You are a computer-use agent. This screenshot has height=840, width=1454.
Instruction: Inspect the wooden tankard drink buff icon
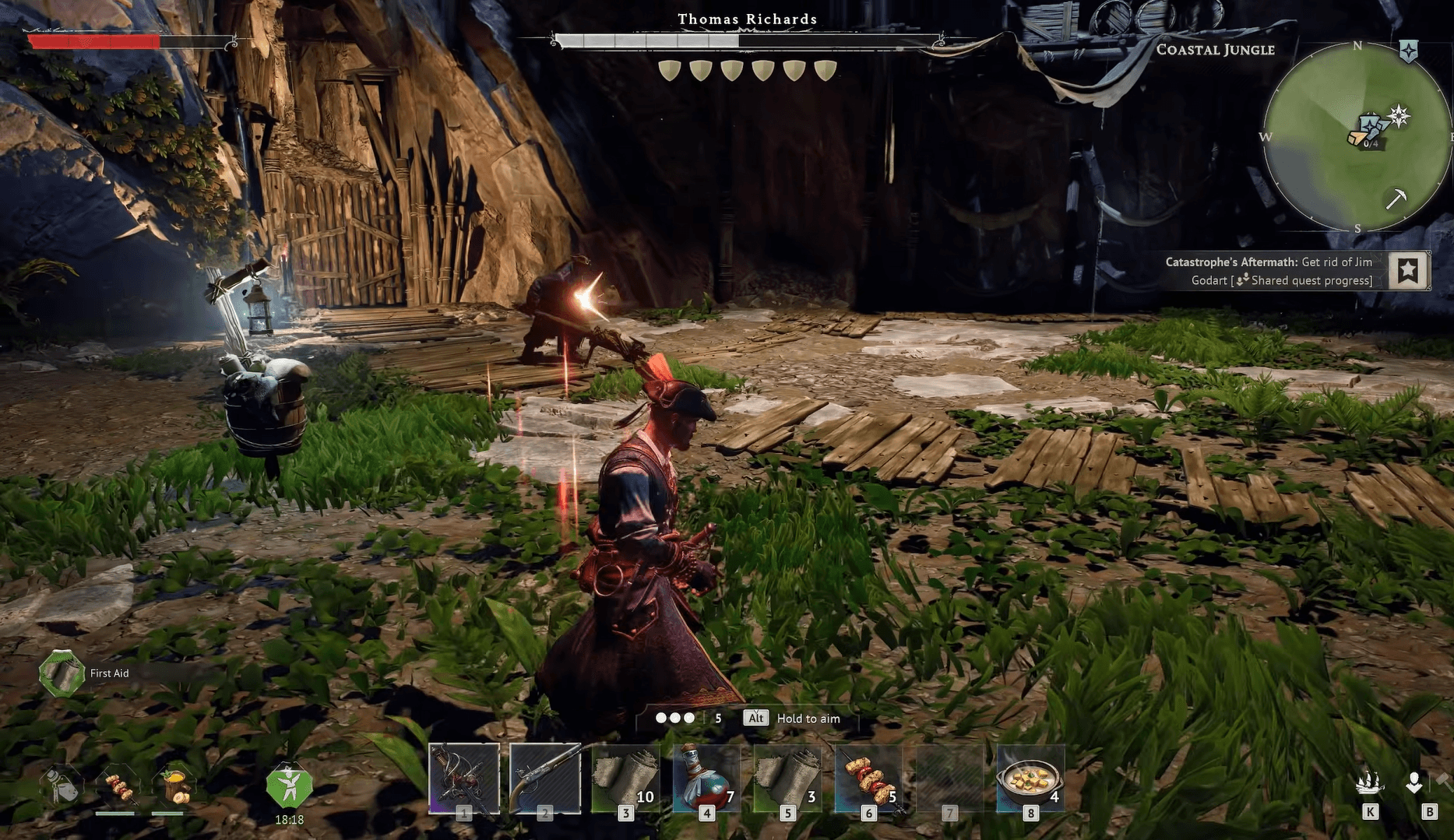click(x=175, y=786)
